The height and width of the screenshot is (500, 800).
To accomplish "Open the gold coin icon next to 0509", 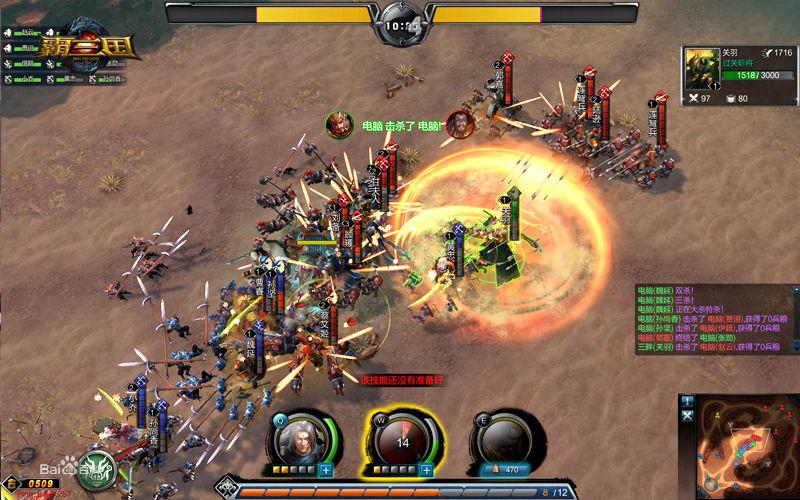I will coord(11,484).
